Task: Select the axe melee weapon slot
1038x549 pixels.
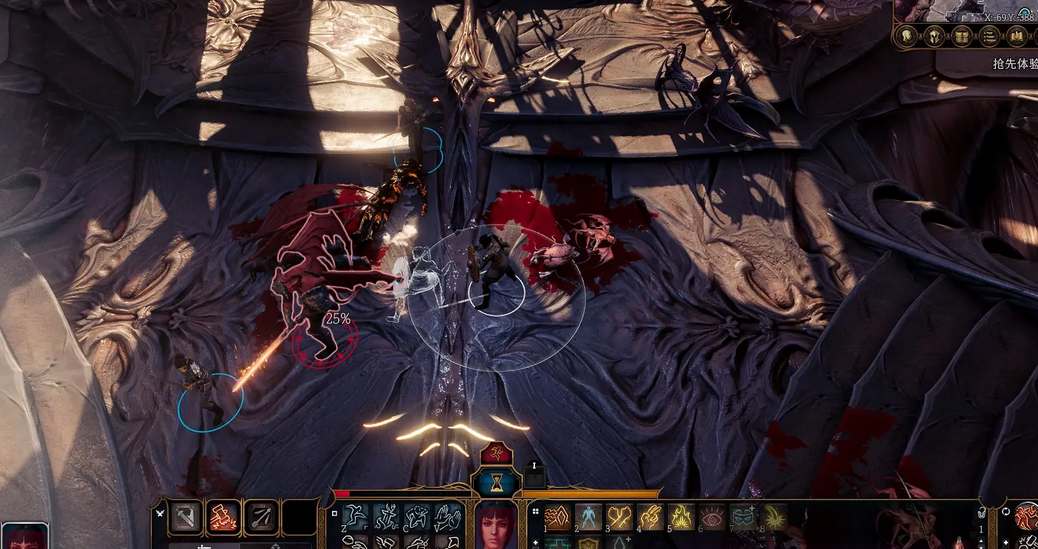Action: tap(186, 517)
